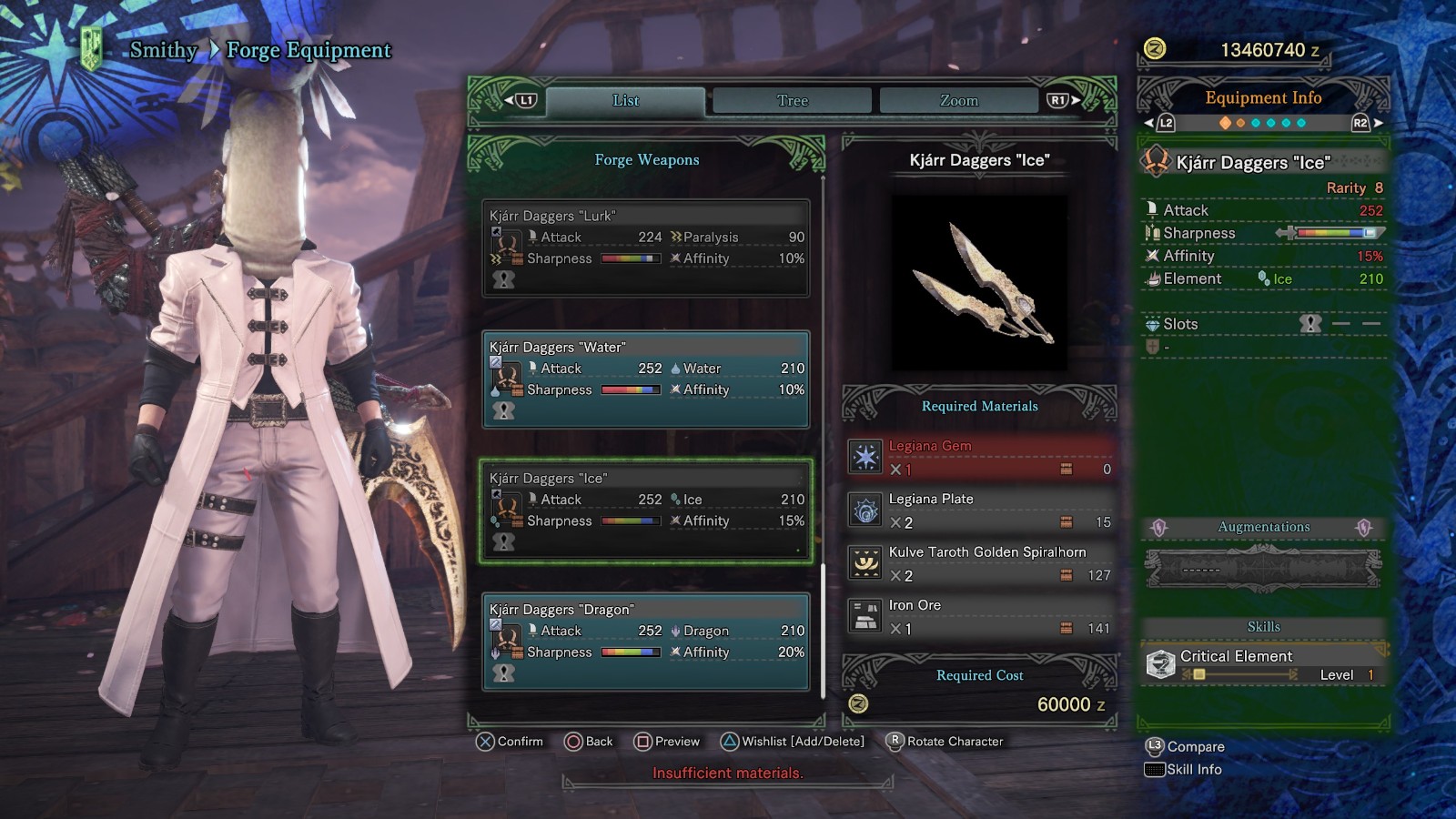
Task: Open the Compare equipment option
Action: pyautogui.click(x=1186, y=747)
